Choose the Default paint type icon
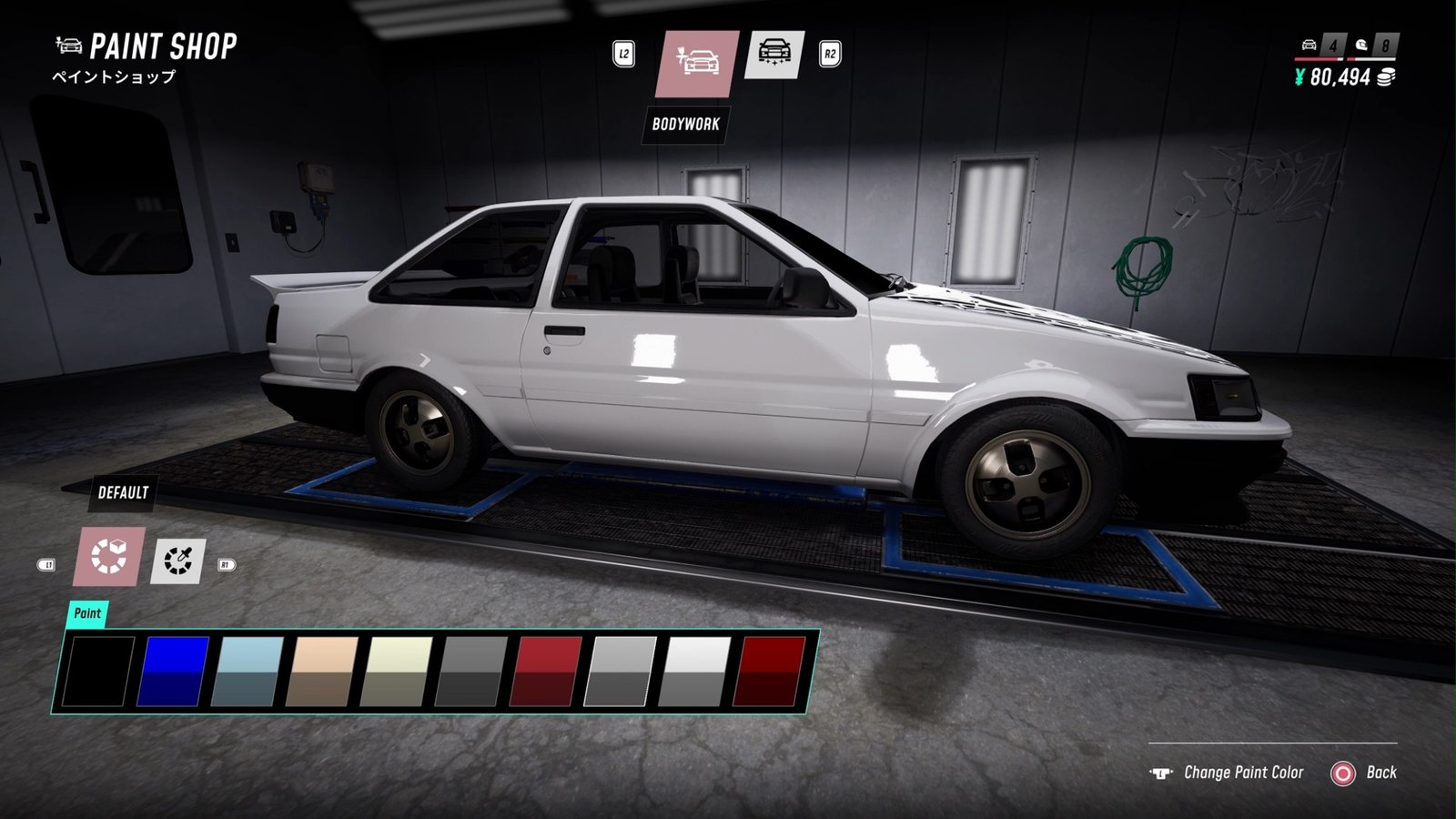Screen dimensions: 1456x819 click(108, 556)
